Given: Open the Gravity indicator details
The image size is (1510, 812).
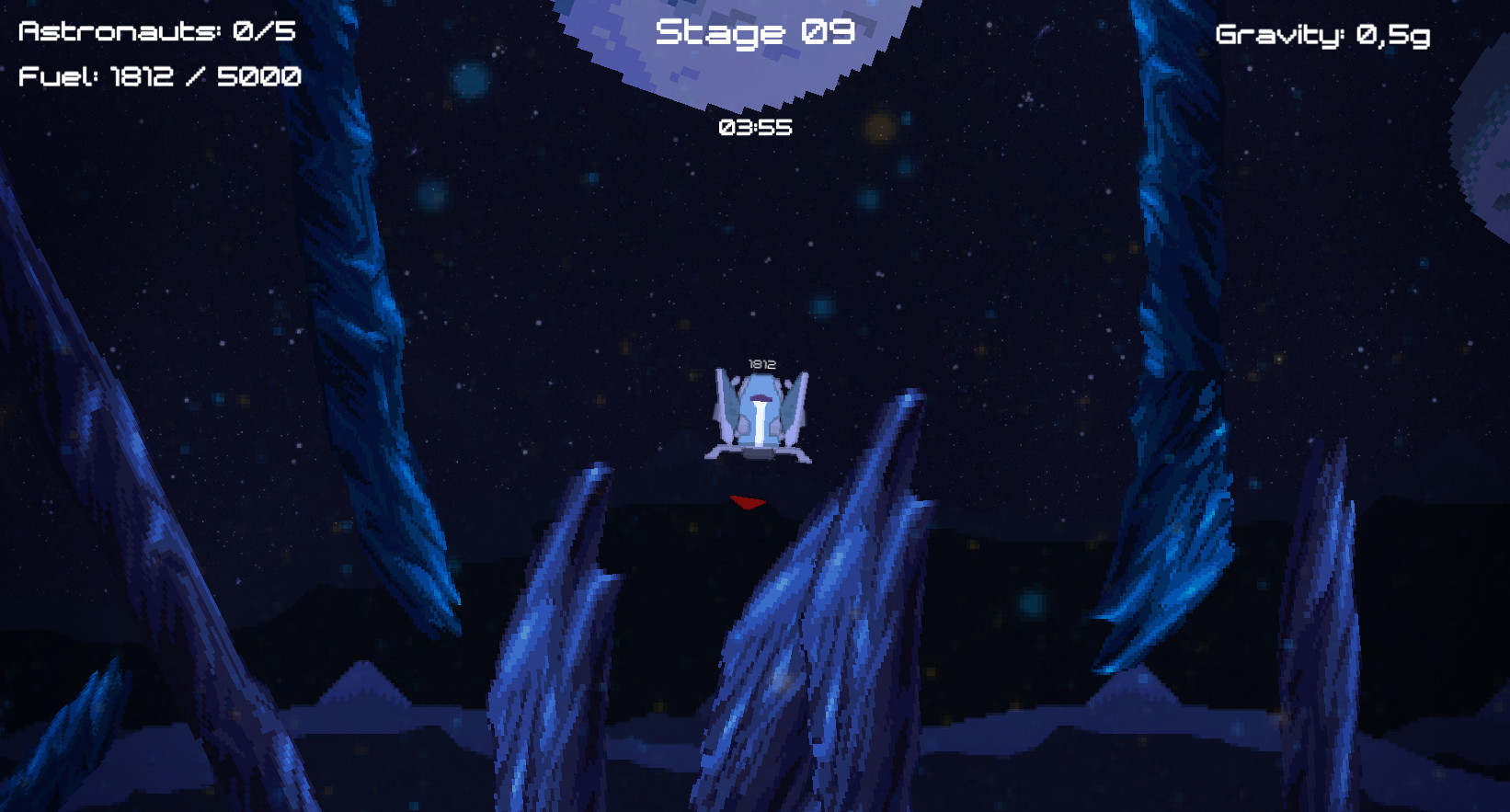Looking at the screenshot, I should click(x=1321, y=35).
